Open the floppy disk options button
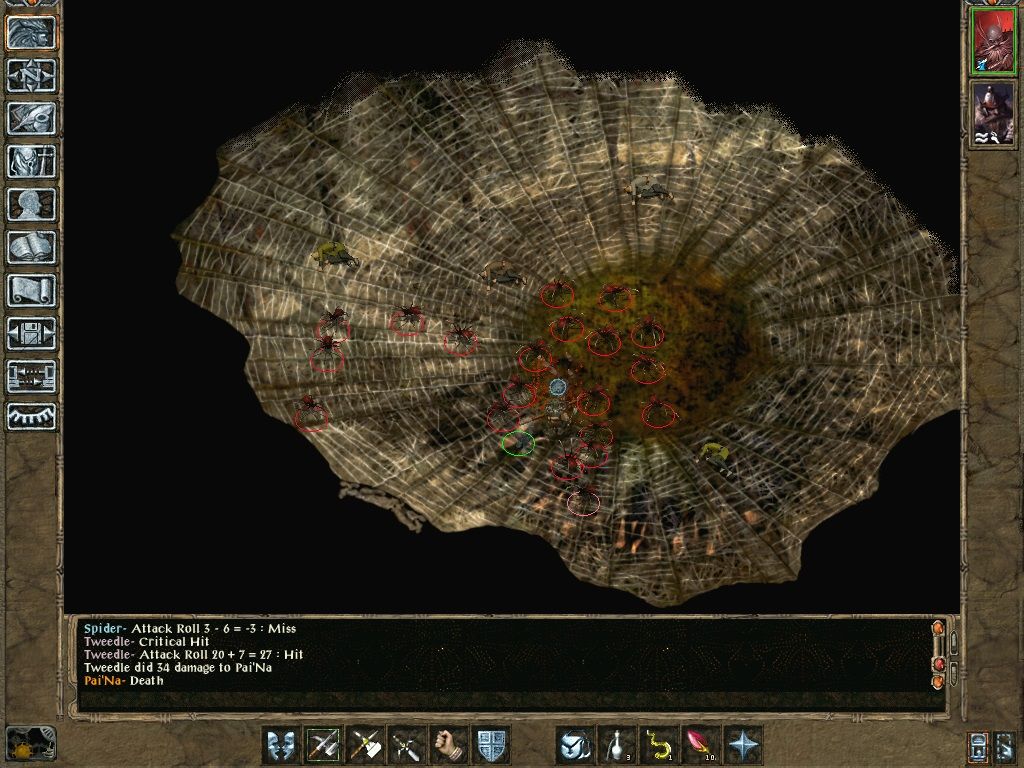 click(x=31, y=333)
